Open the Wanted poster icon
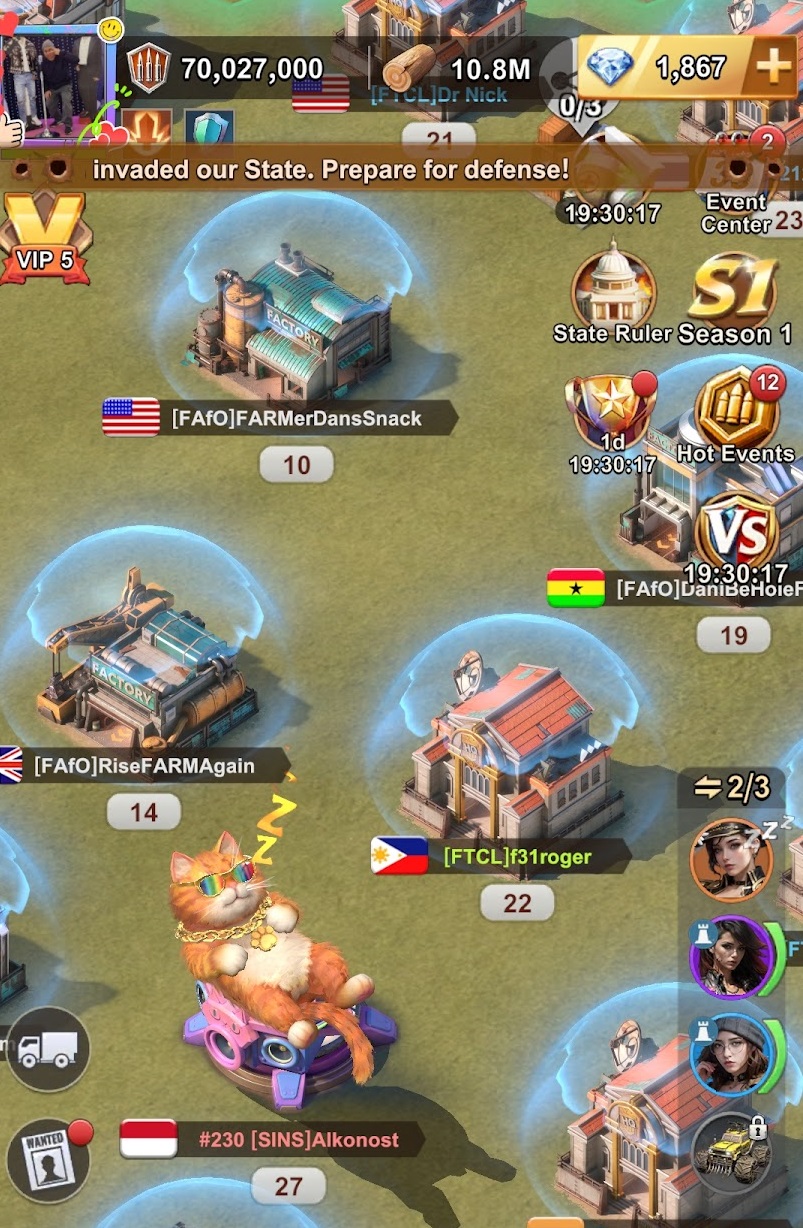The height and width of the screenshot is (1228, 803). (x=47, y=1158)
